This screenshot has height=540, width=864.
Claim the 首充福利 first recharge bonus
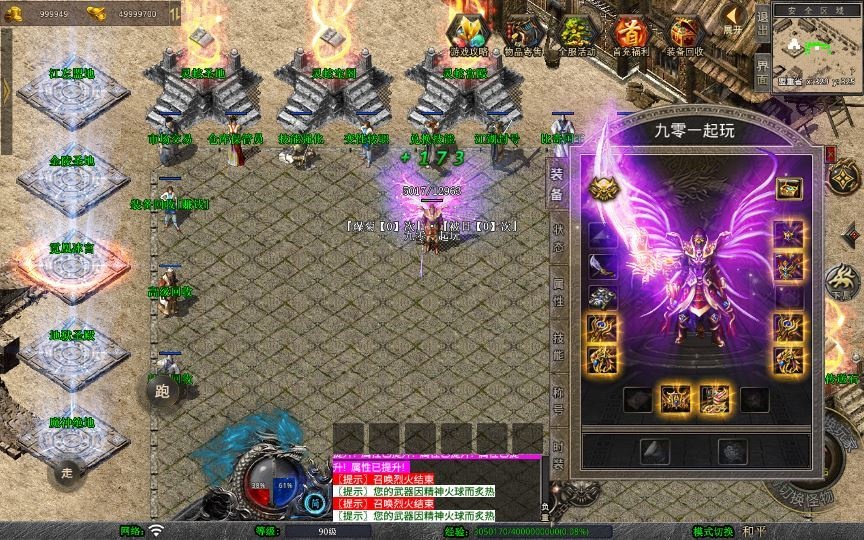pyautogui.click(x=631, y=33)
